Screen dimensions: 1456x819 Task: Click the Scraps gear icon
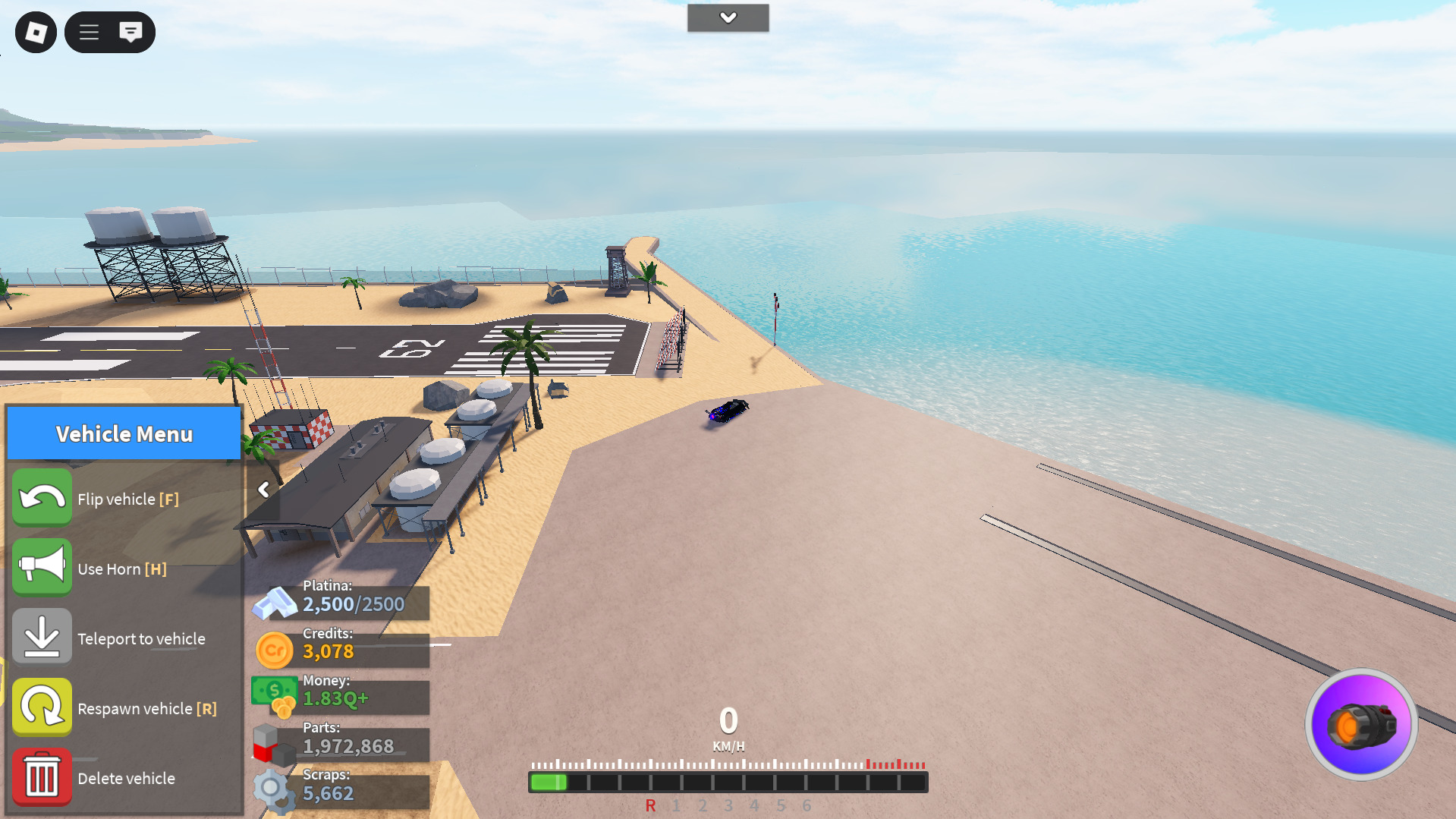click(x=274, y=791)
